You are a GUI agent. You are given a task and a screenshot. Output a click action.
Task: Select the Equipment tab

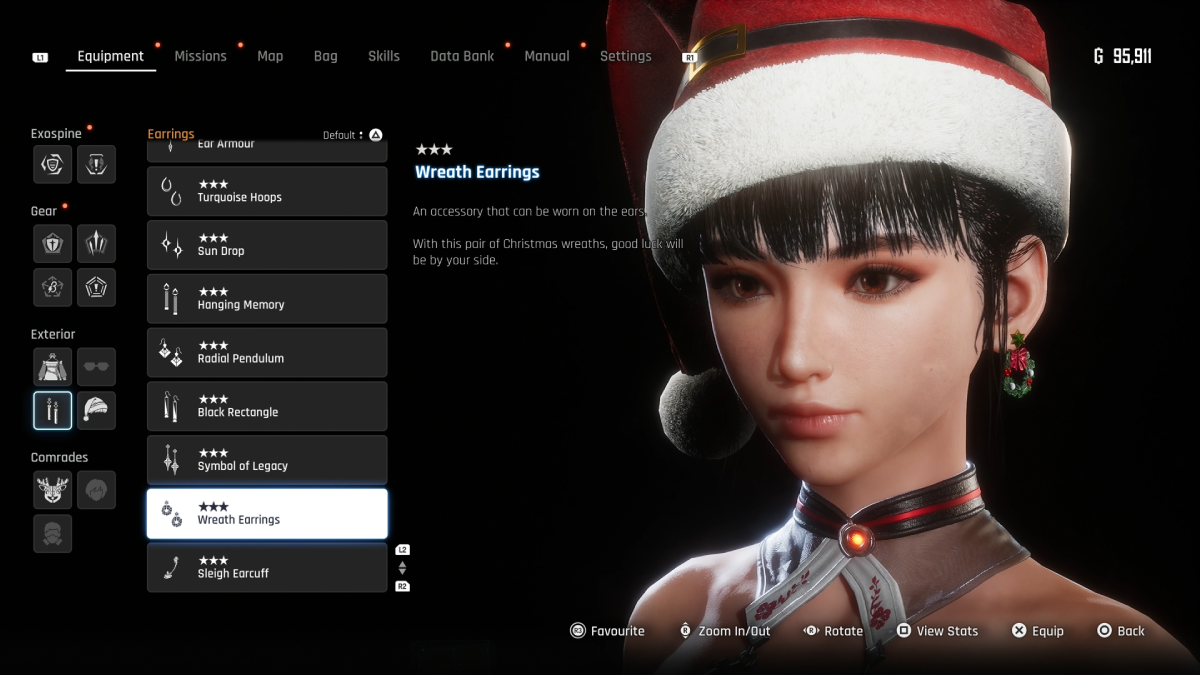(110, 56)
